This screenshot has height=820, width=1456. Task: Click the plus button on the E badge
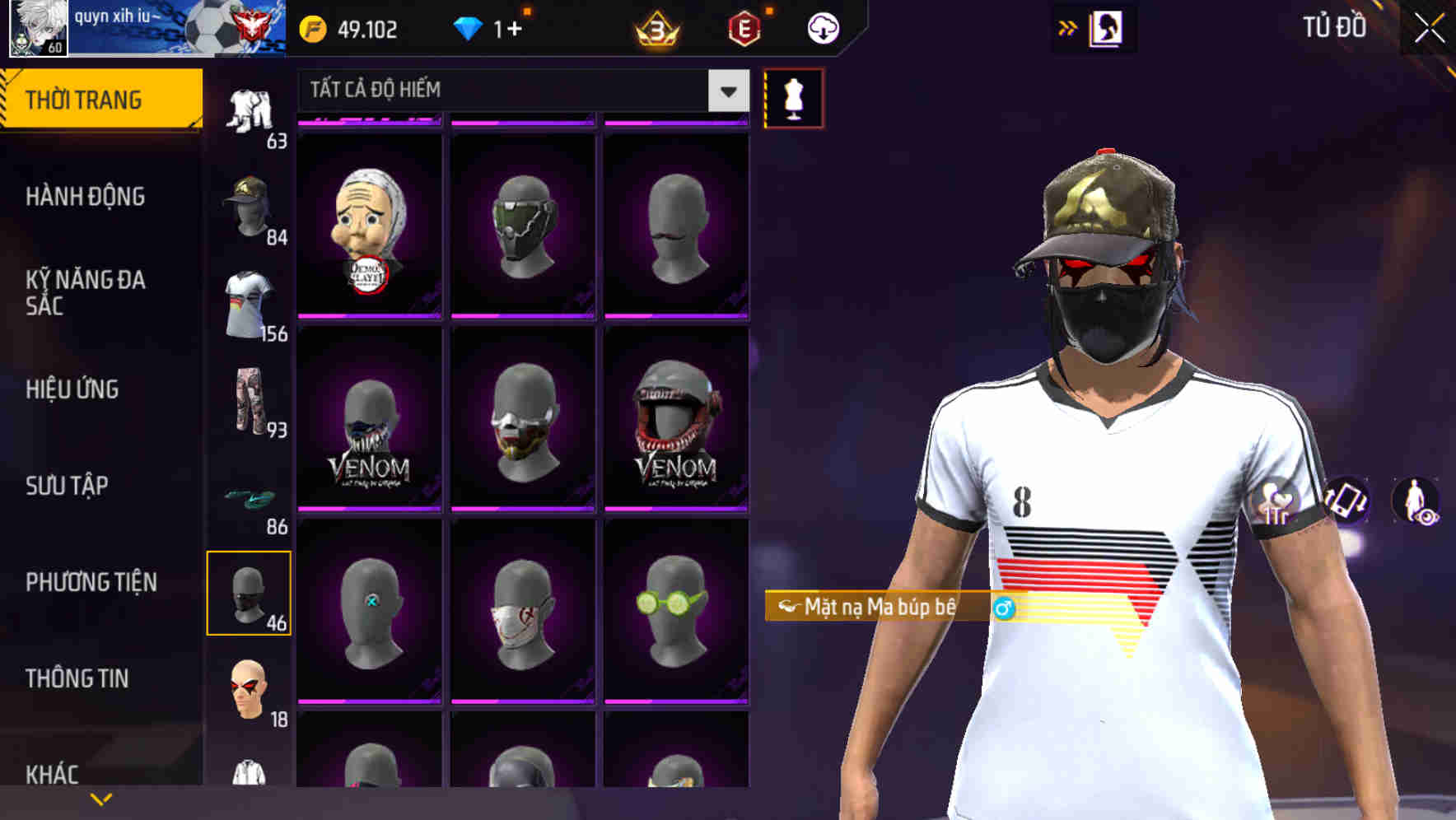pyautogui.click(x=772, y=12)
